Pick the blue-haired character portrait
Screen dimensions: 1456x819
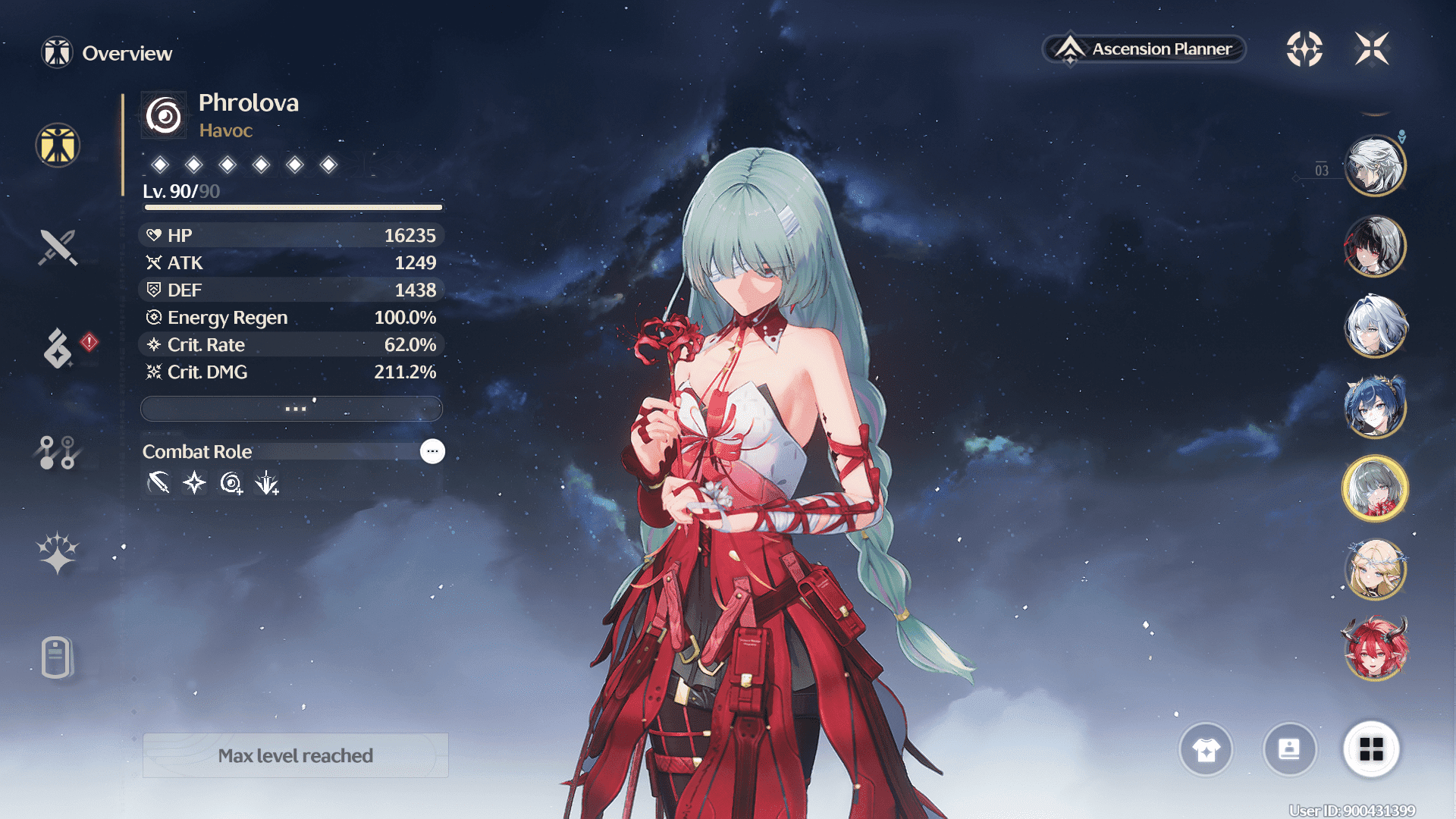(1375, 407)
